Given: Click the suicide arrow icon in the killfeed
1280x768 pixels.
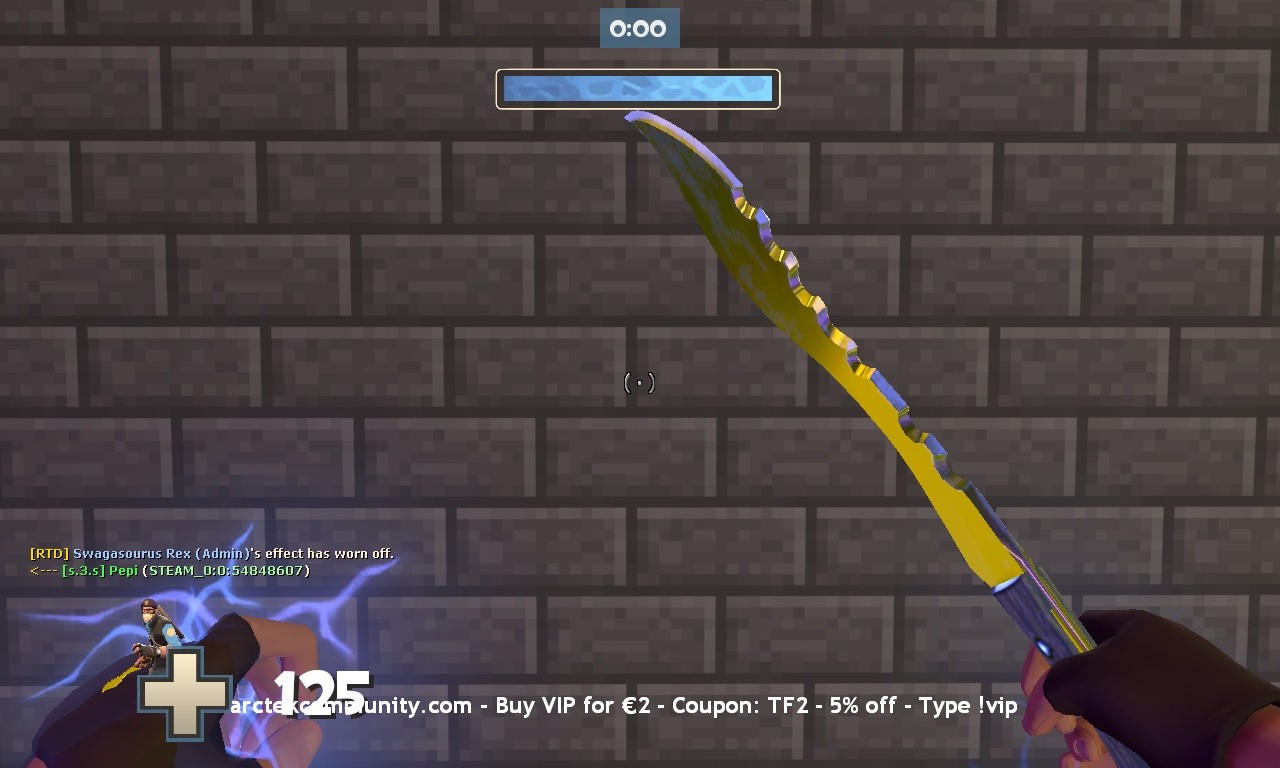Looking at the screenshot, I should pos(42,570).
